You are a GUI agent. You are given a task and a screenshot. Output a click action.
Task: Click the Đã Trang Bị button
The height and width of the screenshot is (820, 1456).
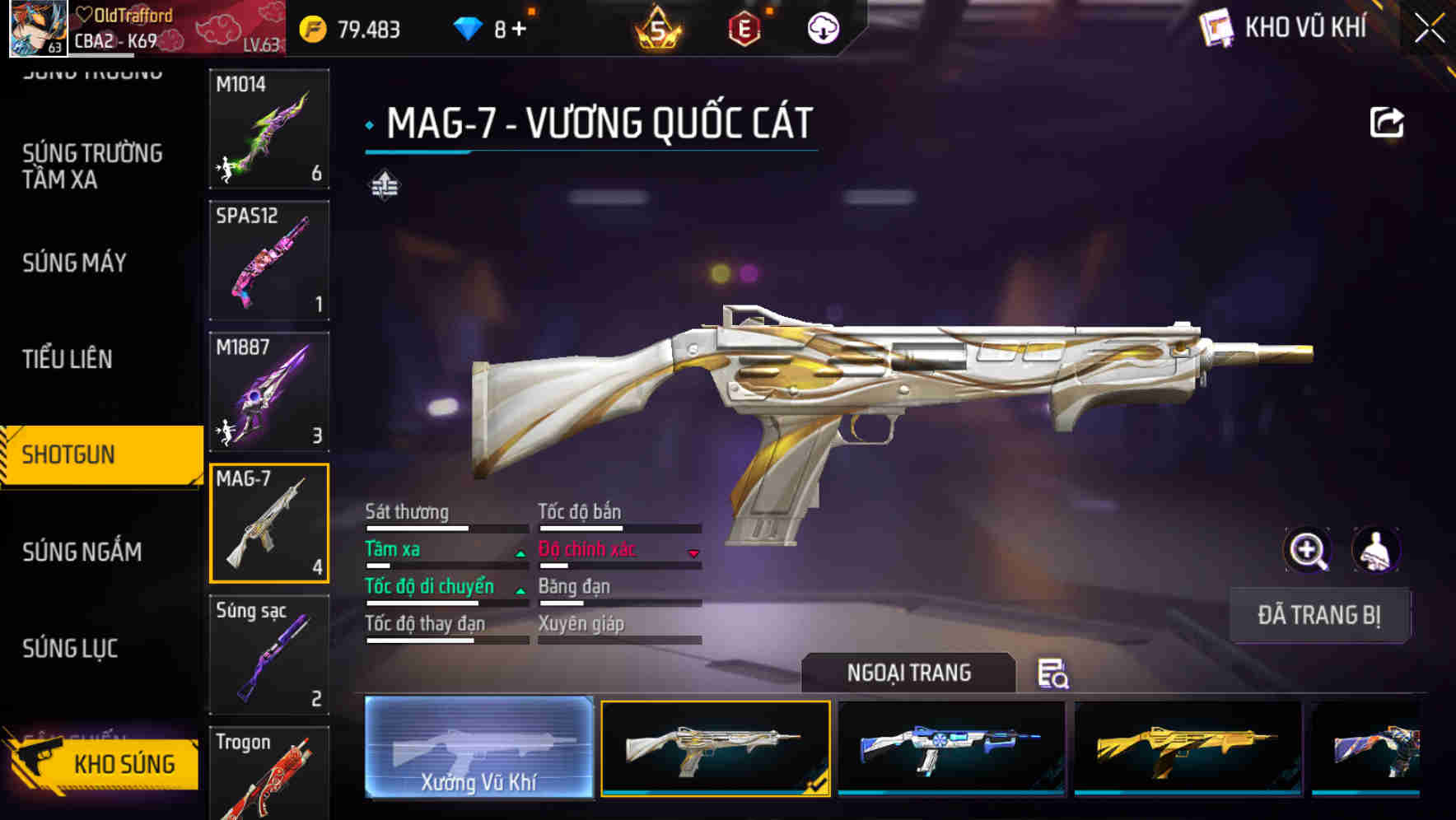tap(1318, 615)
